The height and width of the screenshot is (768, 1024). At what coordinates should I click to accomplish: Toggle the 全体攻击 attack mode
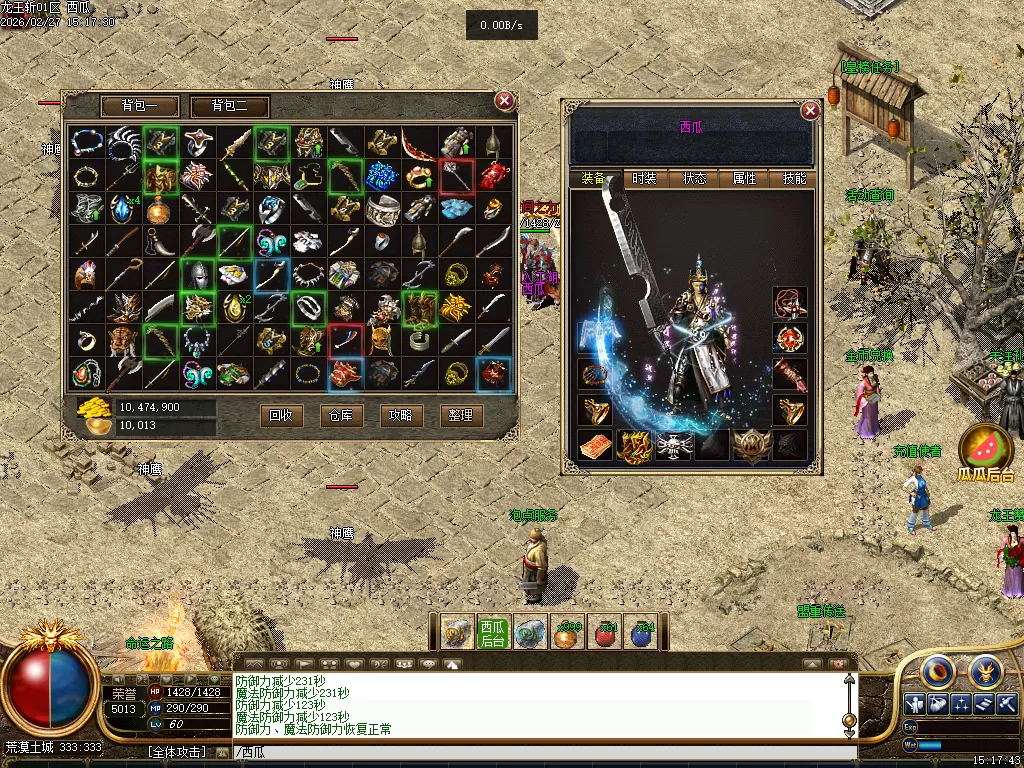[x=178, y=752]
